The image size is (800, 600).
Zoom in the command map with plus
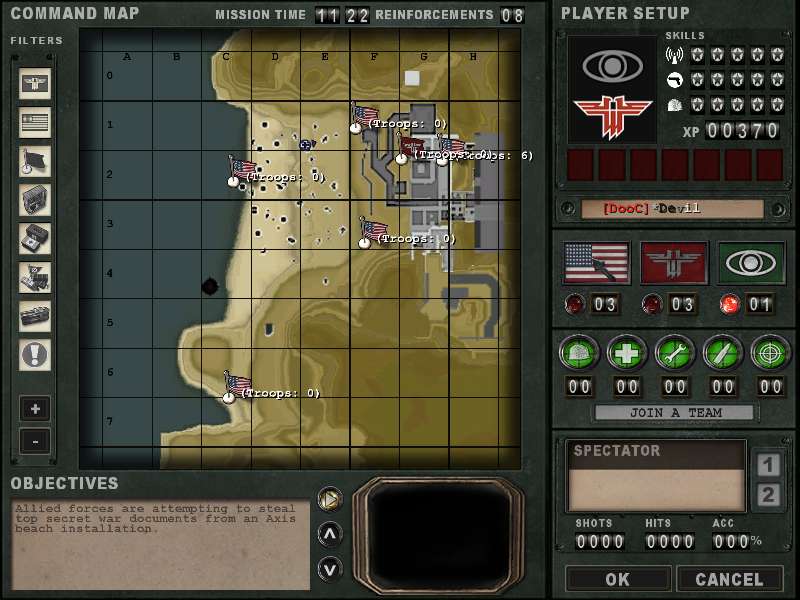35,409
